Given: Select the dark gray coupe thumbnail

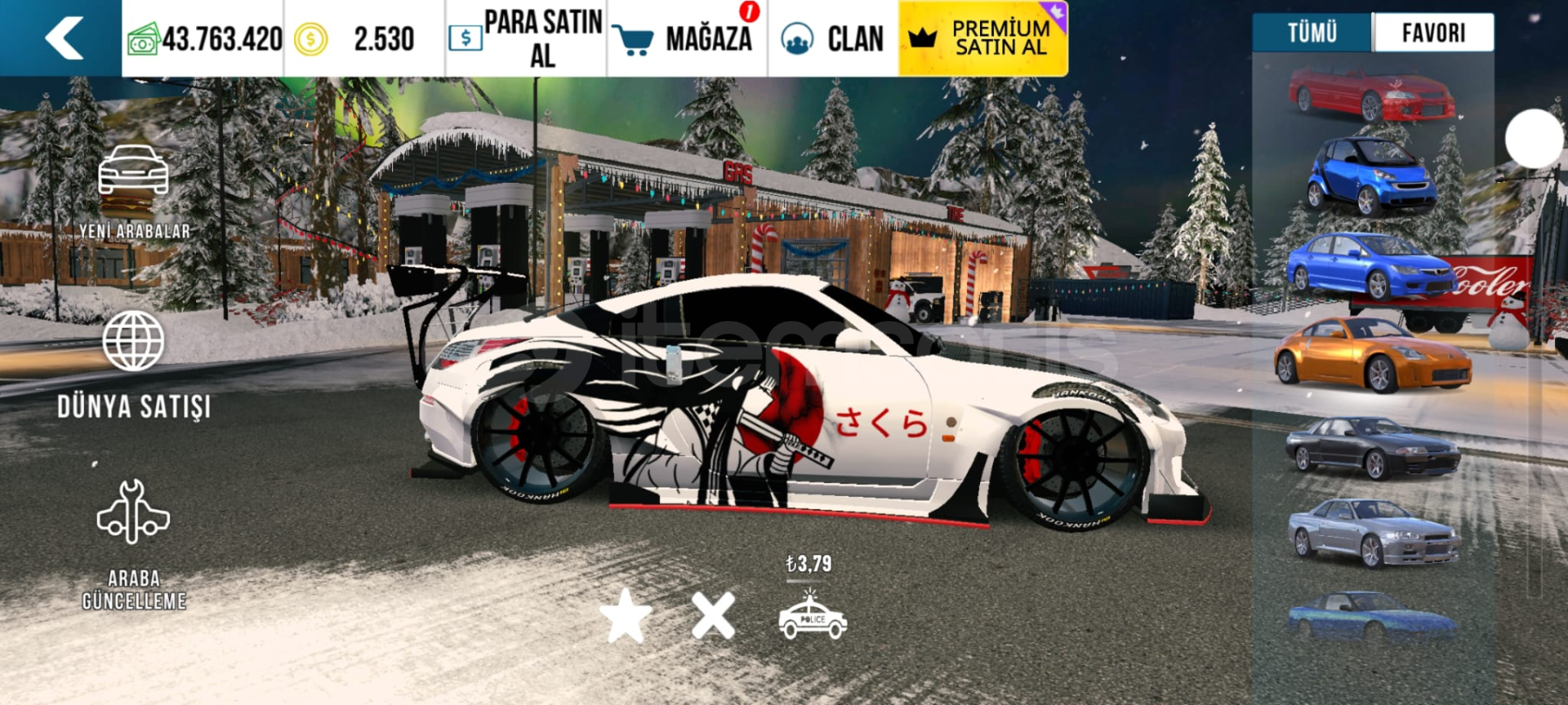Looking at the screenshot, I should pyautogui.click(x=1373, y=447).
